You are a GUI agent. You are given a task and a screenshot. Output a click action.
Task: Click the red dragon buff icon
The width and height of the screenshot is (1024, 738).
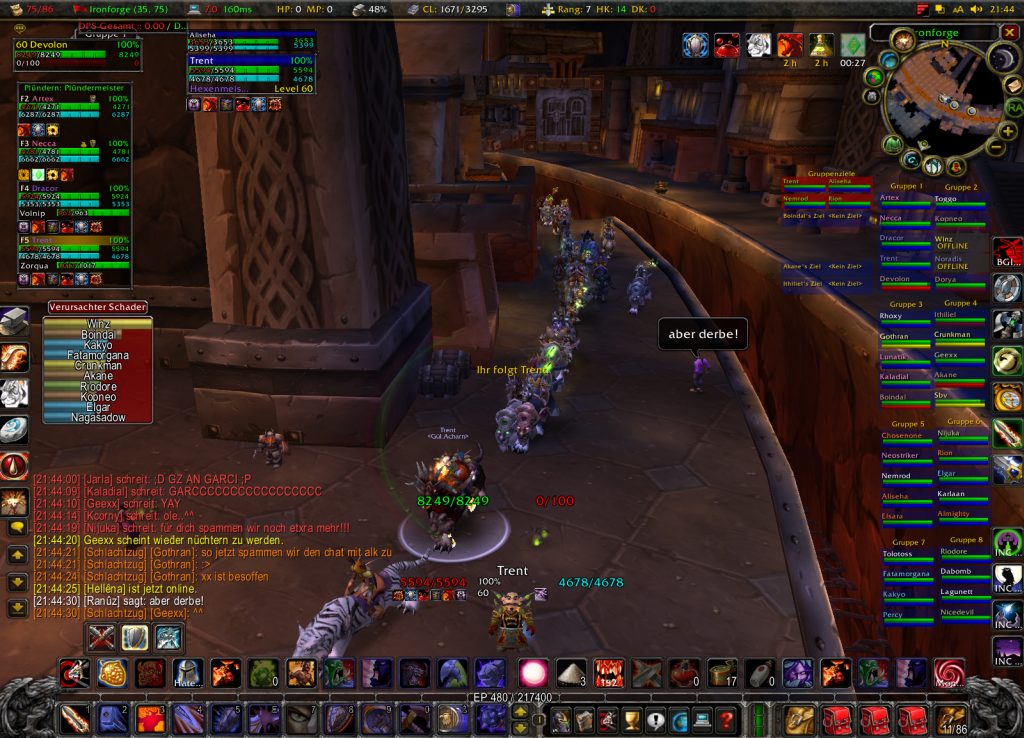tap(790, 45)
